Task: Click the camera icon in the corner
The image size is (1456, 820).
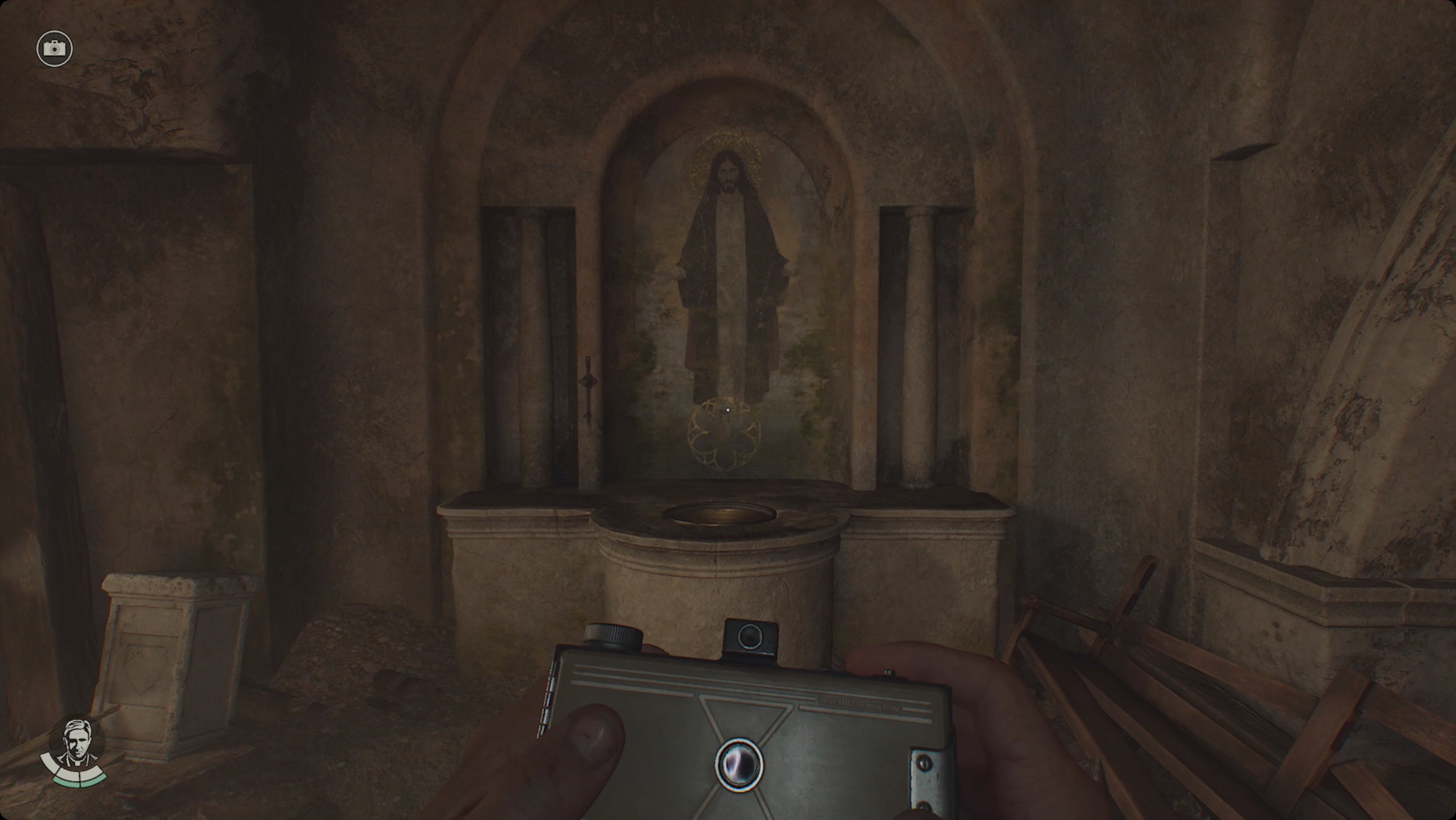Action: pyautogui.click(x=55, y=49)
